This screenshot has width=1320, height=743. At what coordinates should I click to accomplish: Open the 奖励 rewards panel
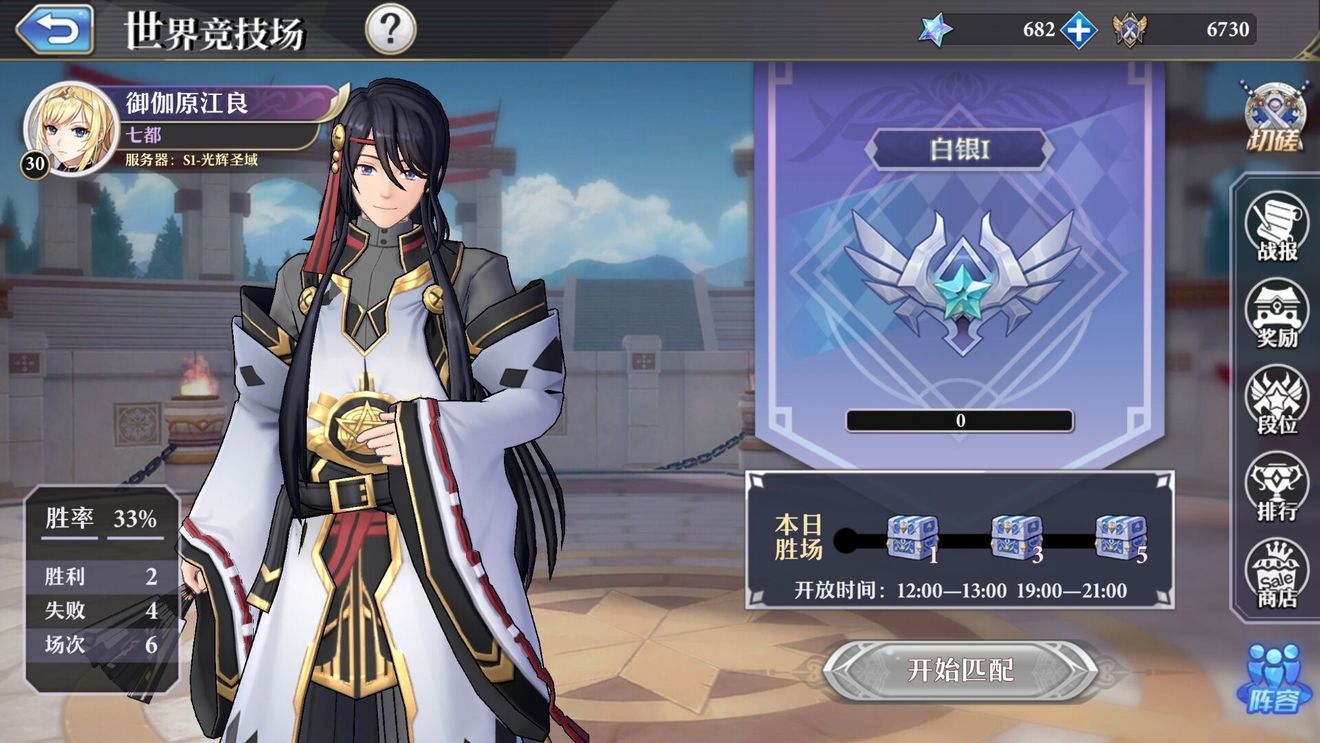tap(1277, 313)
